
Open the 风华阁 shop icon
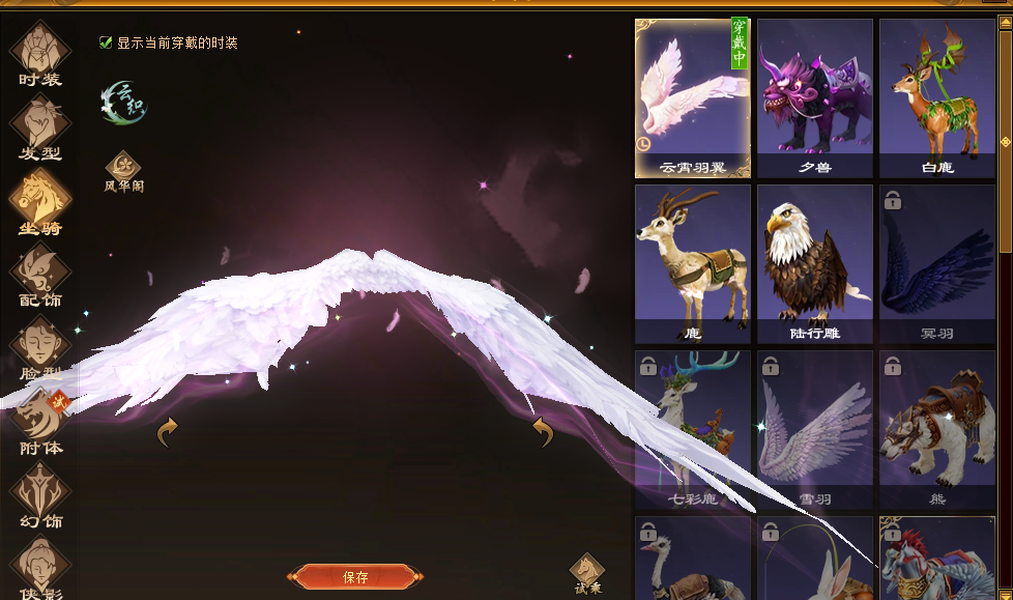(124, 170)
